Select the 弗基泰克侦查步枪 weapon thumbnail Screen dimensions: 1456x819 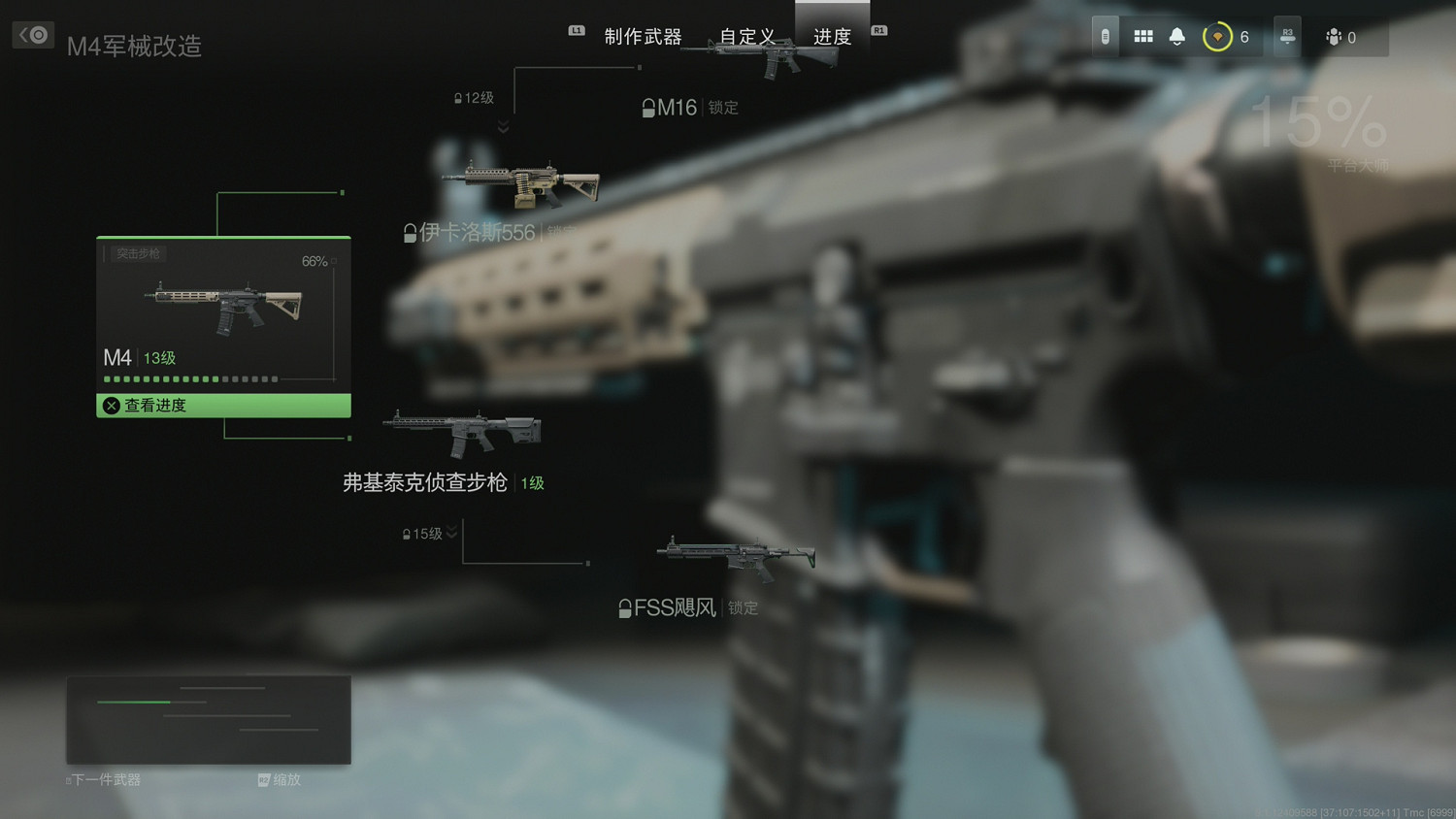point(463,430)
